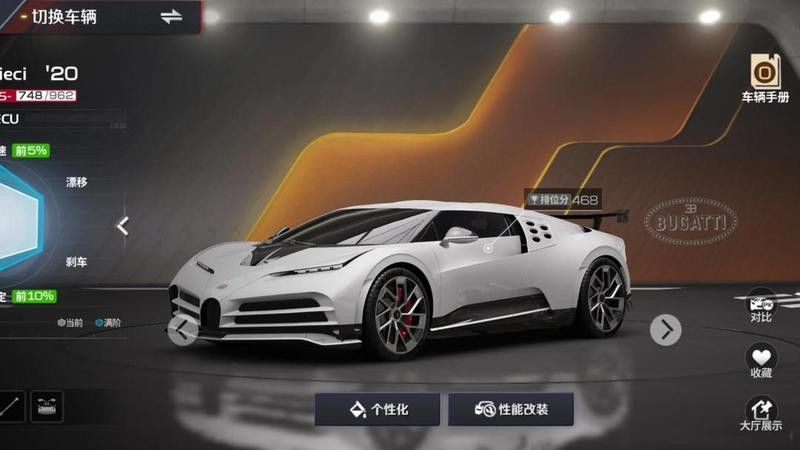Select the 当前 current stats option
The height and width of the screenshot is (450, 800).
click(70, 323)
